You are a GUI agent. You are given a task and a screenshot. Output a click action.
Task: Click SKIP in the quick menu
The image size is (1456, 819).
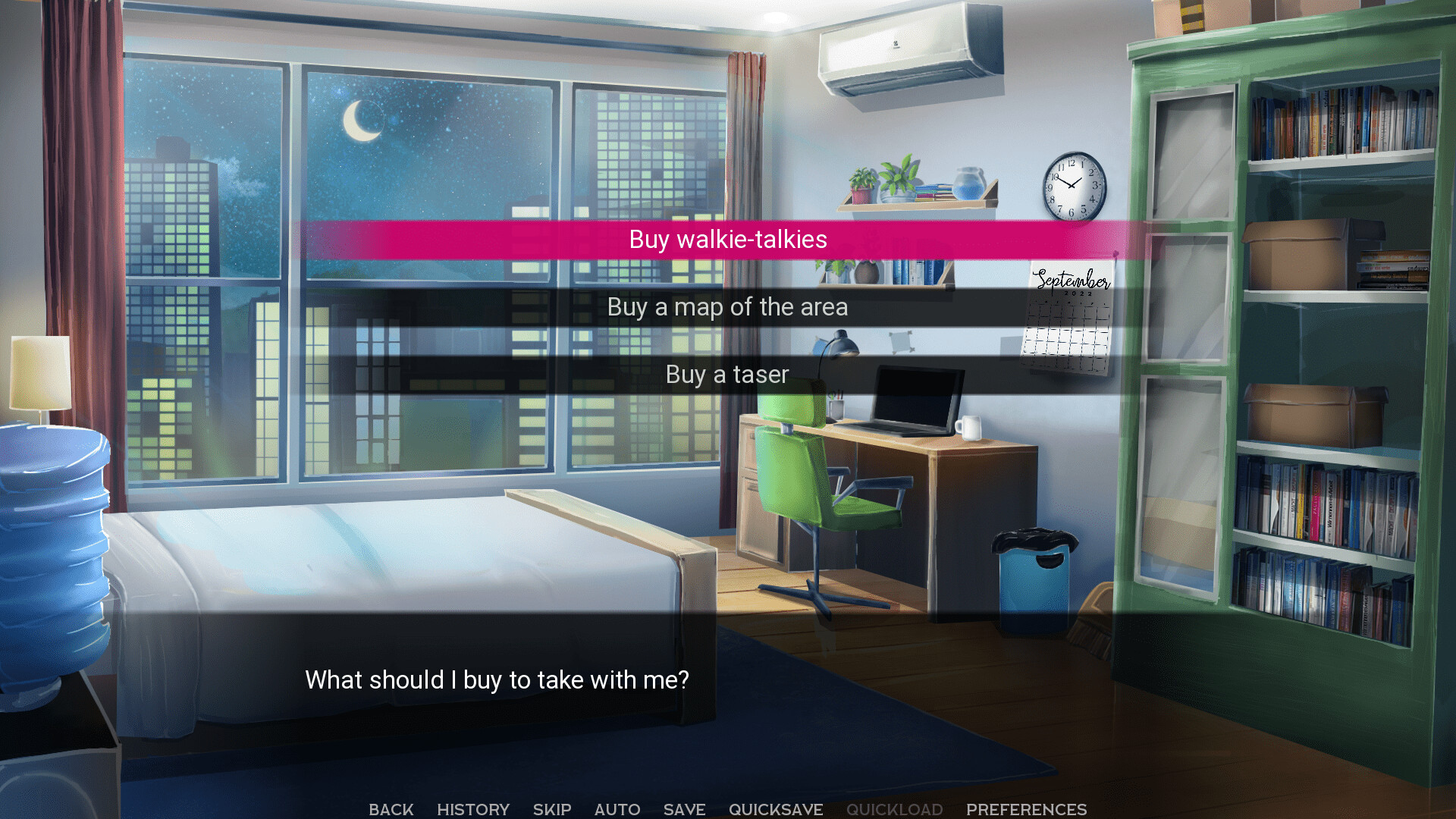pyautogui.click(x=552, y=809)
